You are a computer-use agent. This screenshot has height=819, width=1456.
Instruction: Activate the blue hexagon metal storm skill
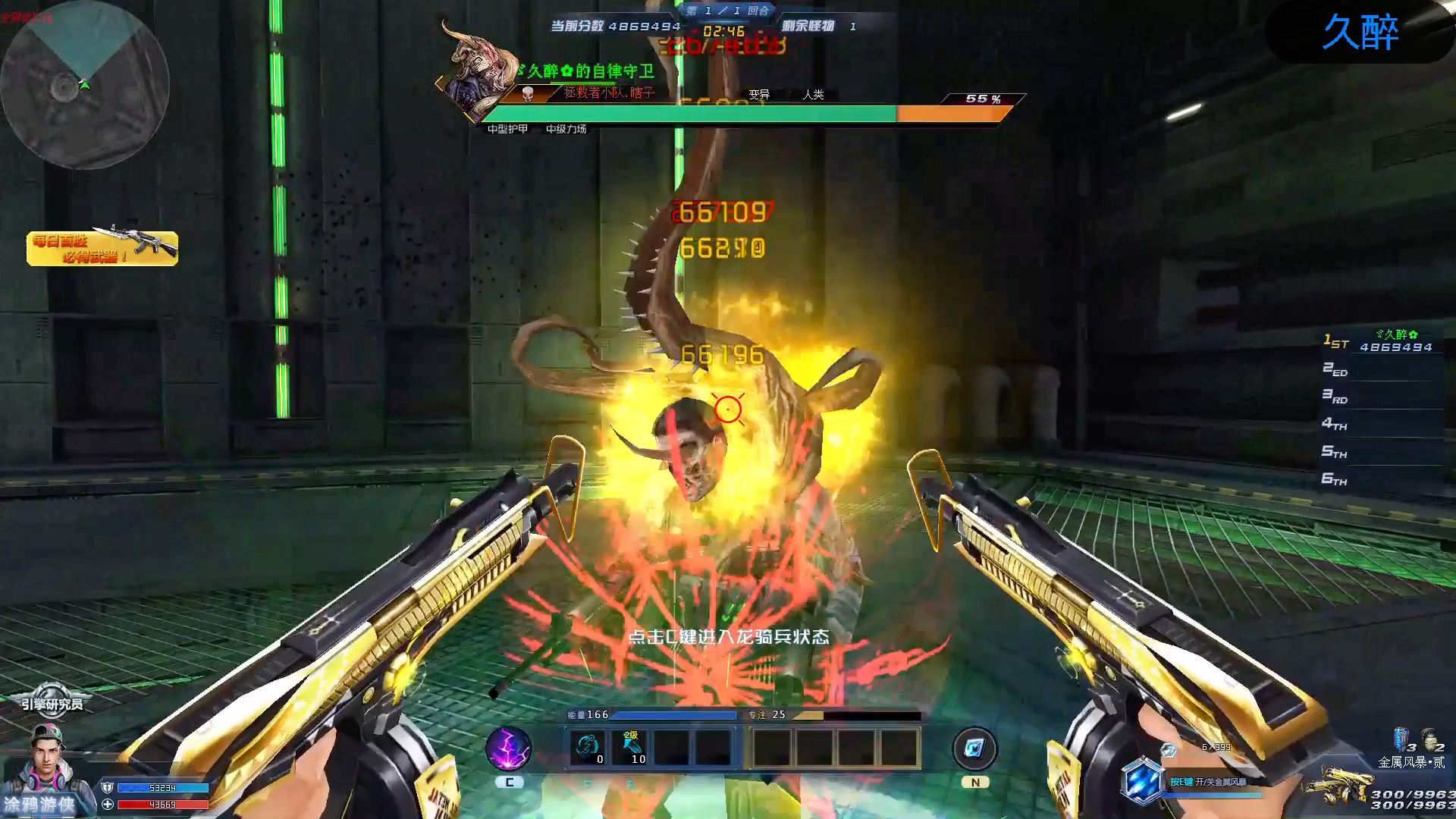(x=1141, y=781)
